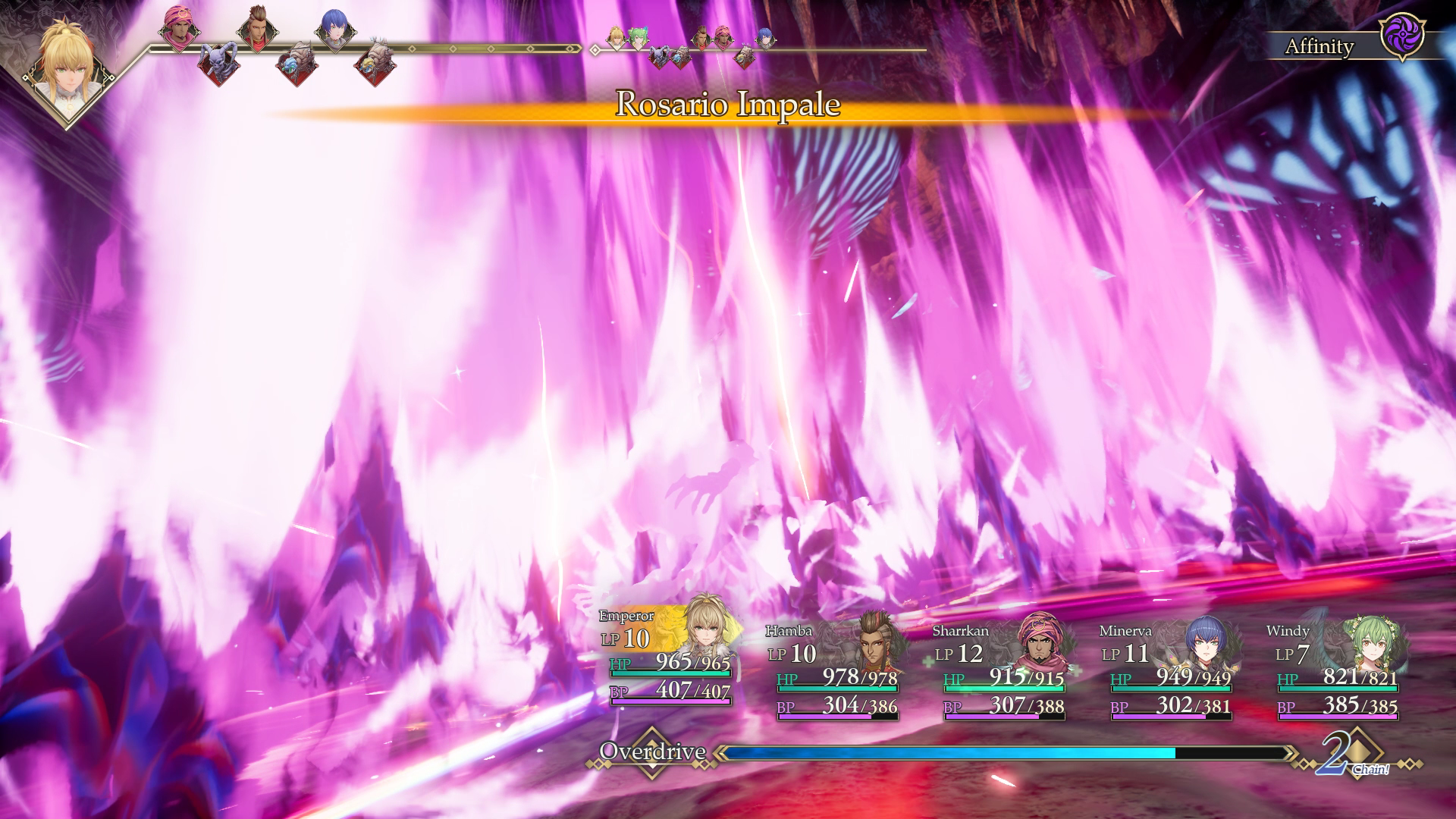This screenshot has height=819, width=1456.
Task: Select Sharrkan's large portrait in turn timeline
Action: 179,30
